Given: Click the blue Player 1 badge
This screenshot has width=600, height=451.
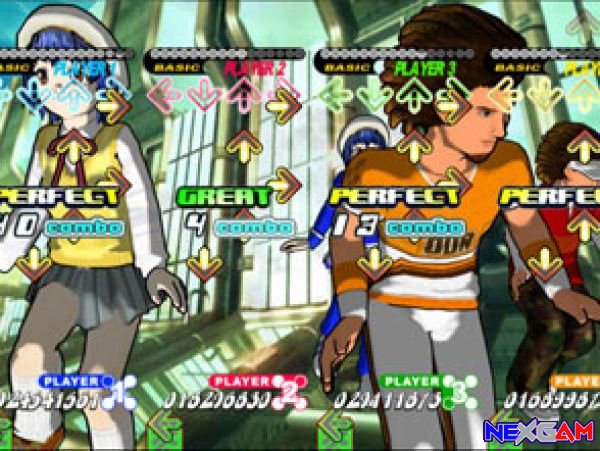Looking at the screenshot, I should [76, 381].
